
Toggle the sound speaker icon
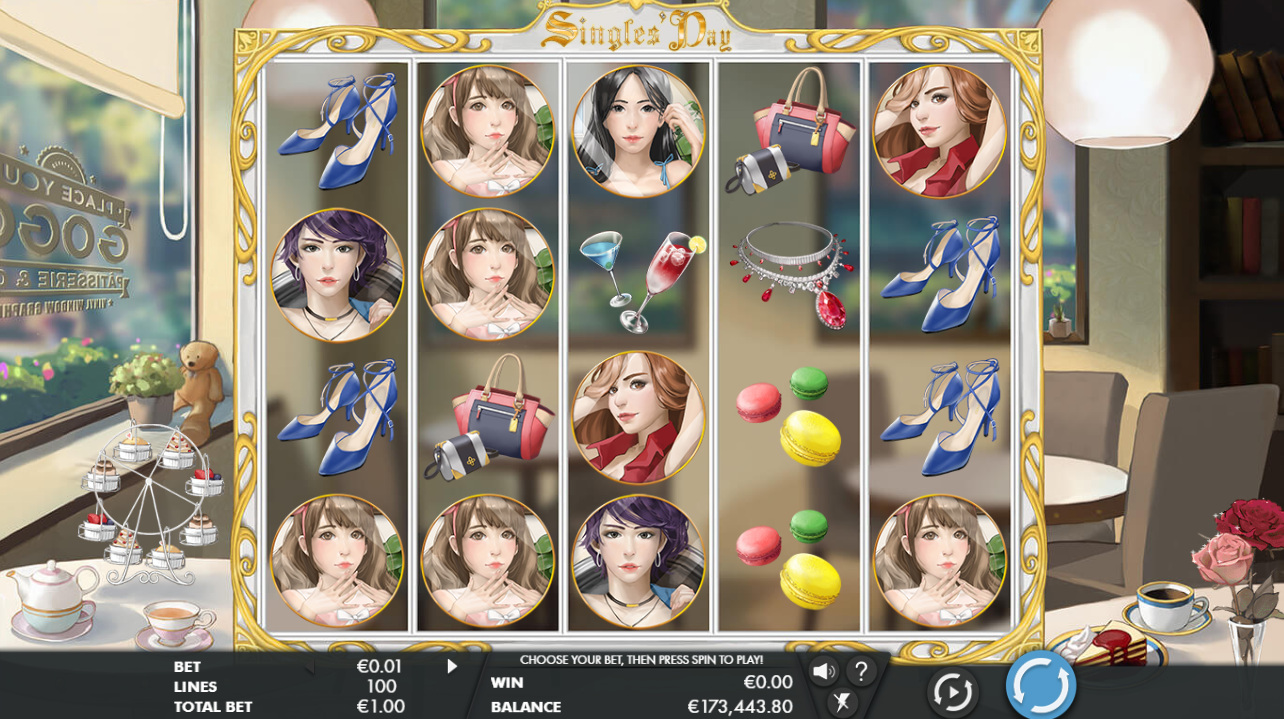[823, 671]
